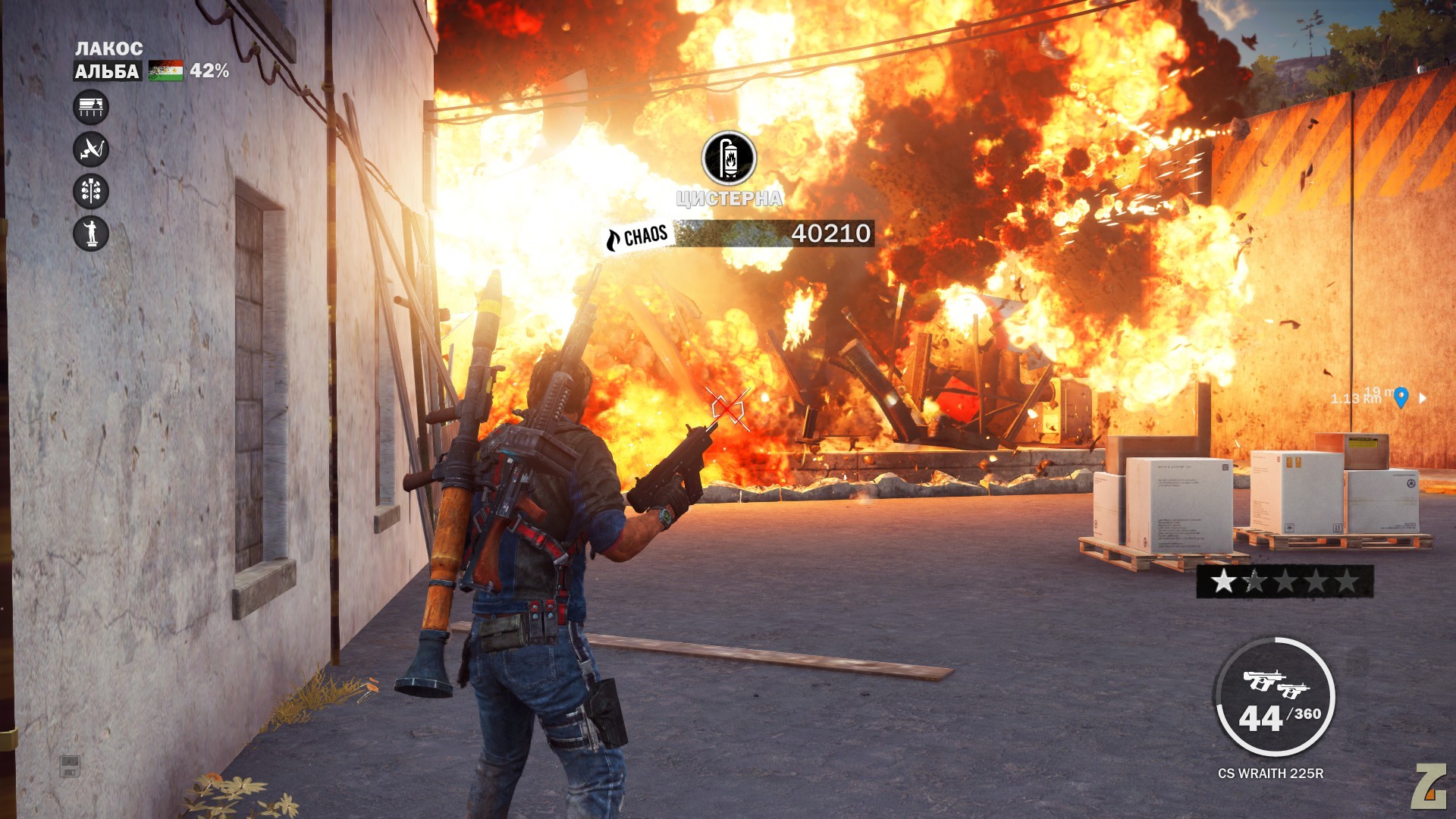Click the autosave disk icon
The height and width of the screenshot is (819, 1456).
point(70,766)
